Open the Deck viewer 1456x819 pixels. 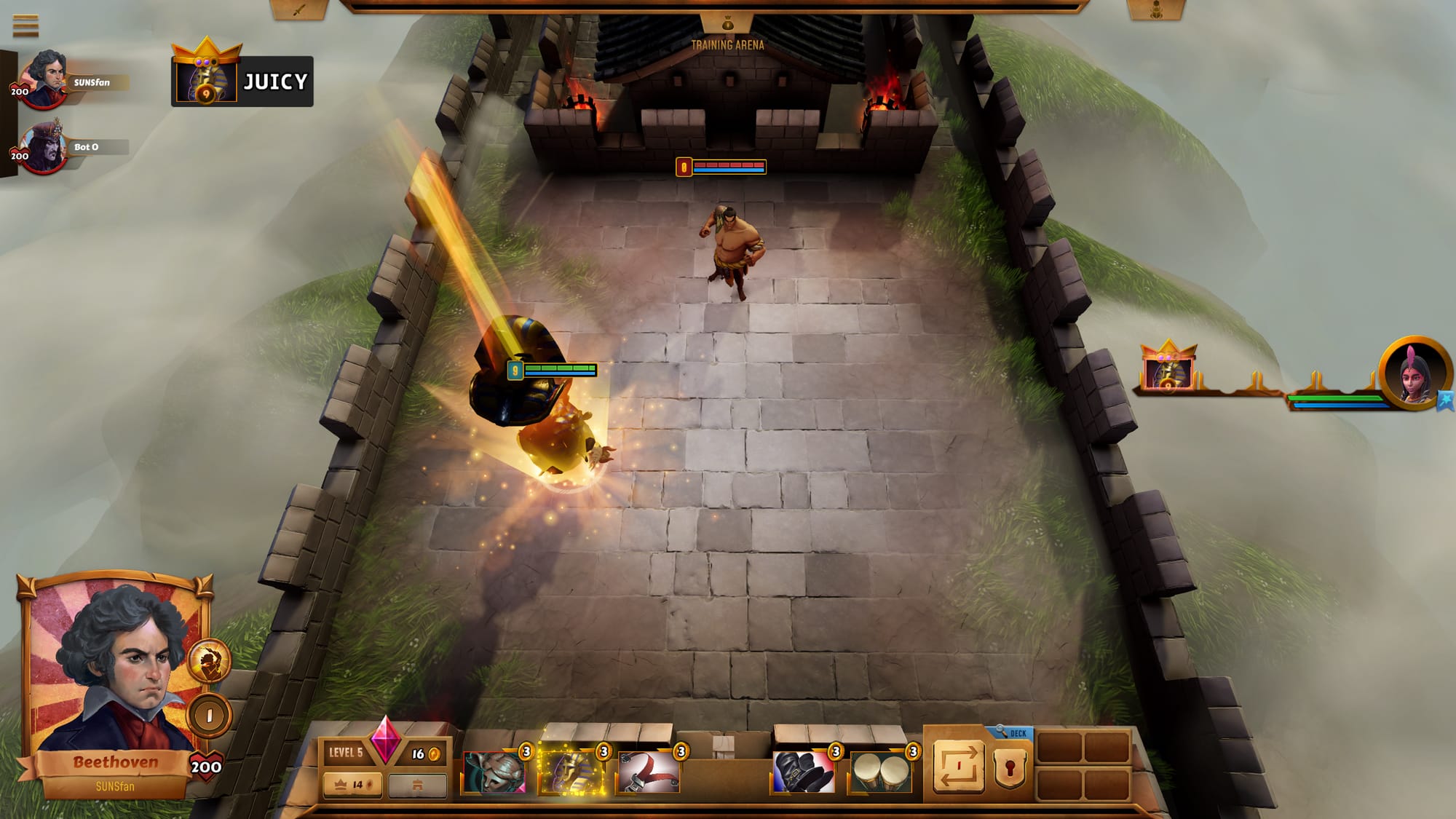(x=1012, y=733)
